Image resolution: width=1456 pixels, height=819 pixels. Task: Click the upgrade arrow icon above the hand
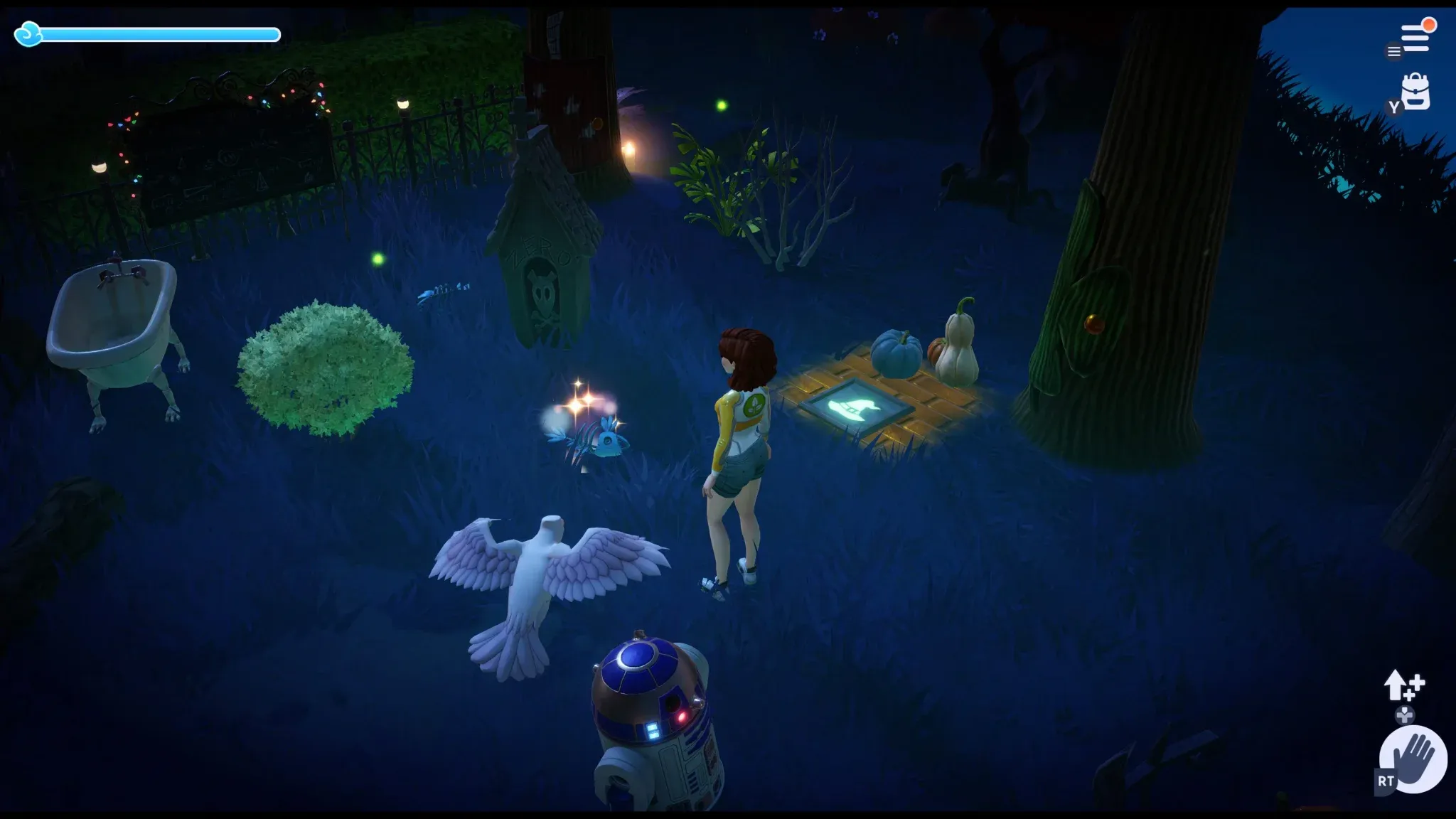[x=1404, y=685]
